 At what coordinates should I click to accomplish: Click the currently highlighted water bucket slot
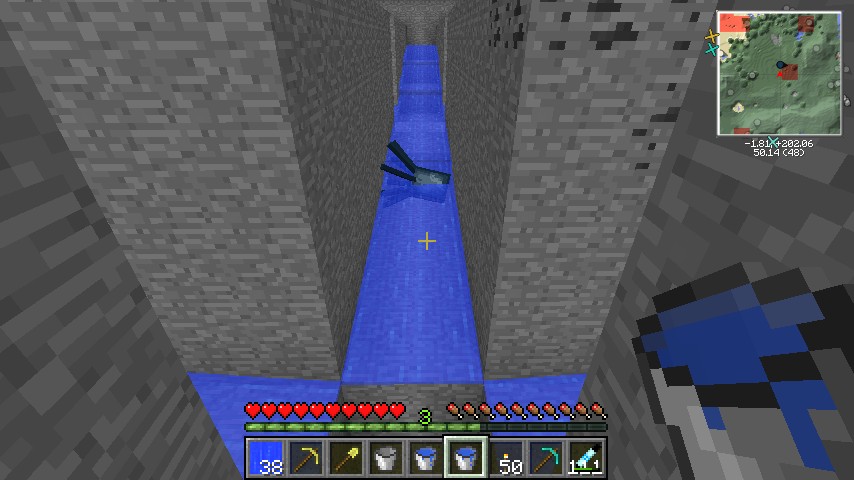(466, 458)
